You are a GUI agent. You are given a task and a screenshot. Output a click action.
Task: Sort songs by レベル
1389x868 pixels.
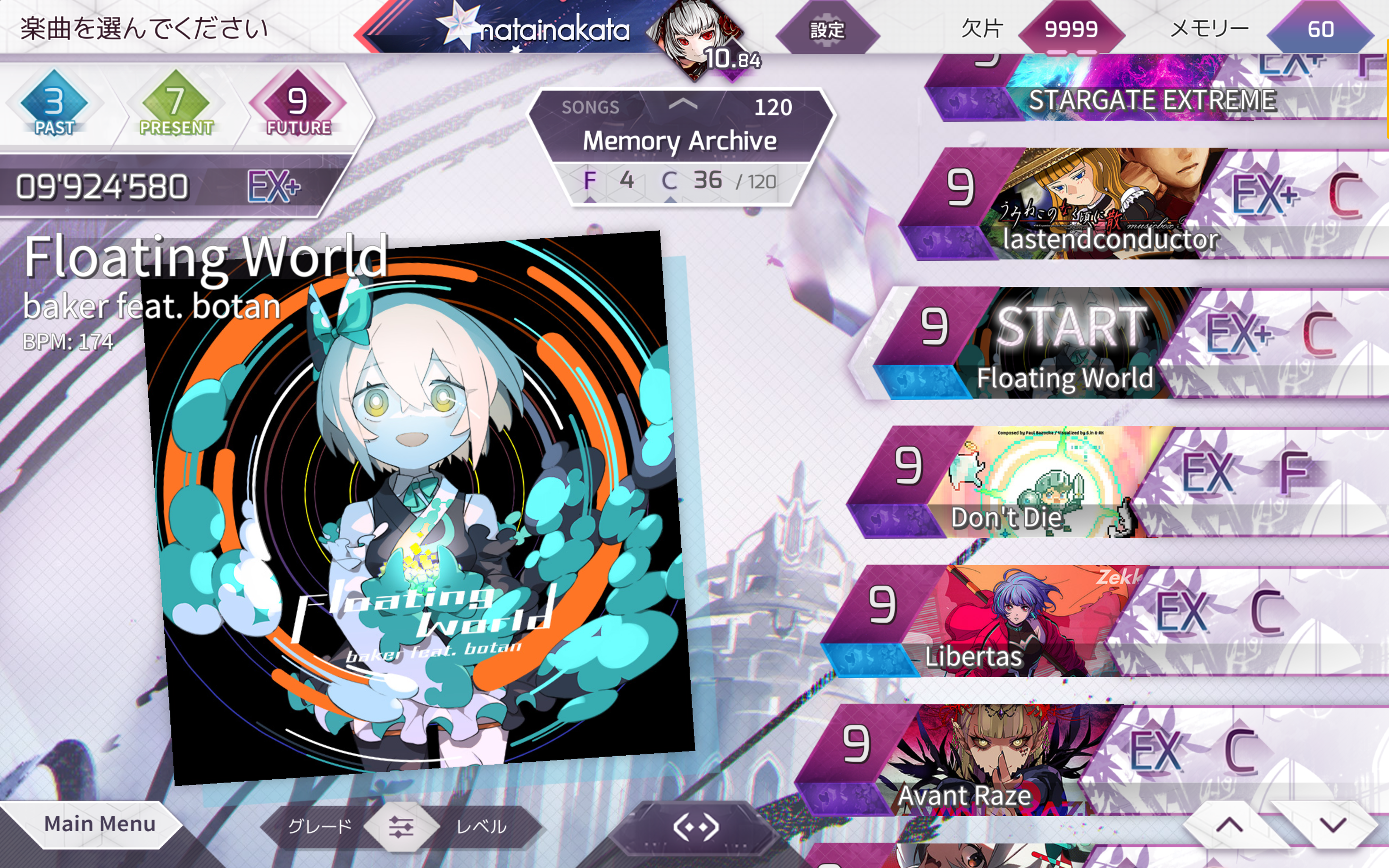pyautogui.click(x=481, y=826)
